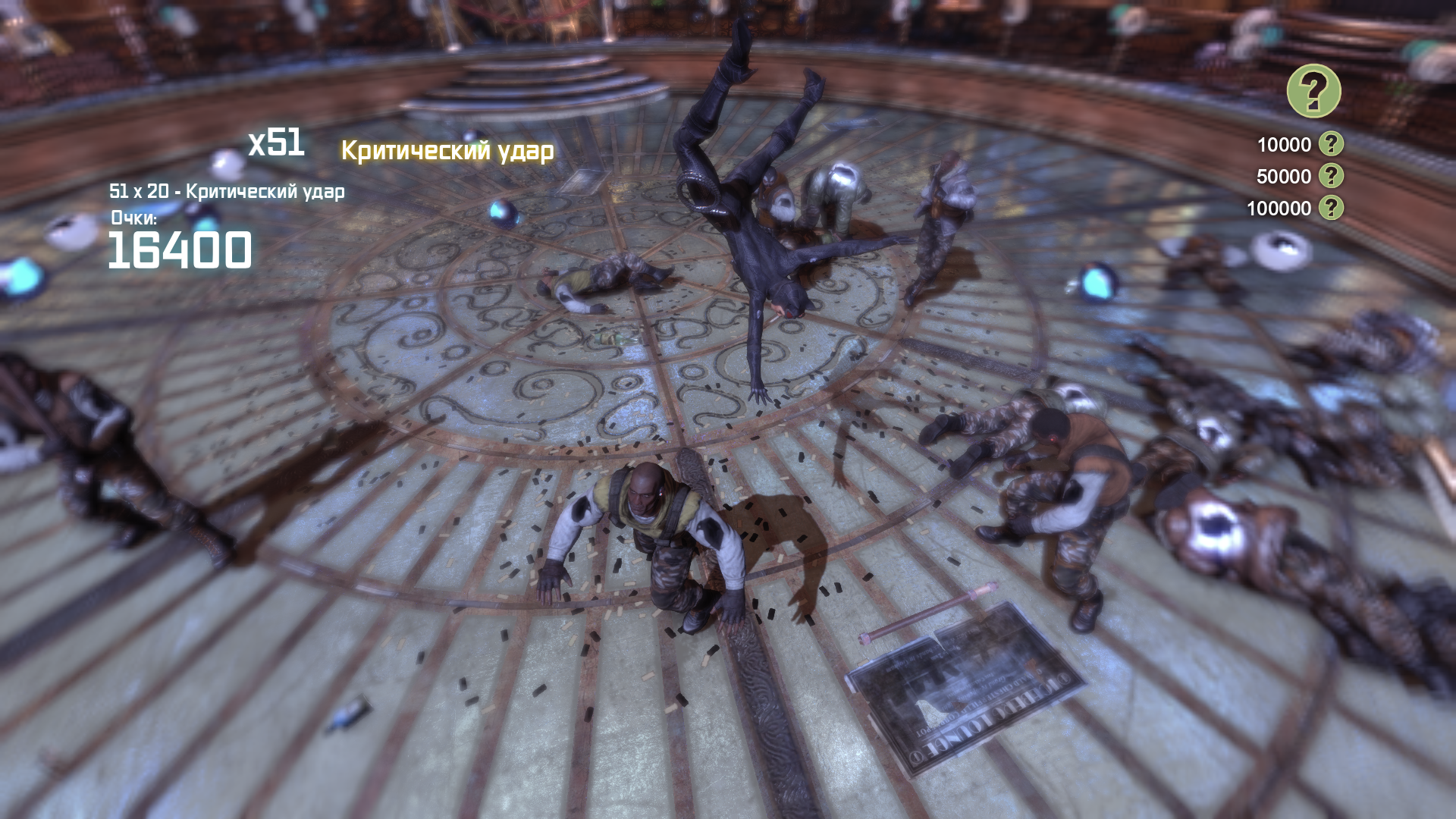The width and height of the screenshot is (1456, 819).
Task: Select the question mark icon beside 10000
Action: click(x=1330, y=145)
